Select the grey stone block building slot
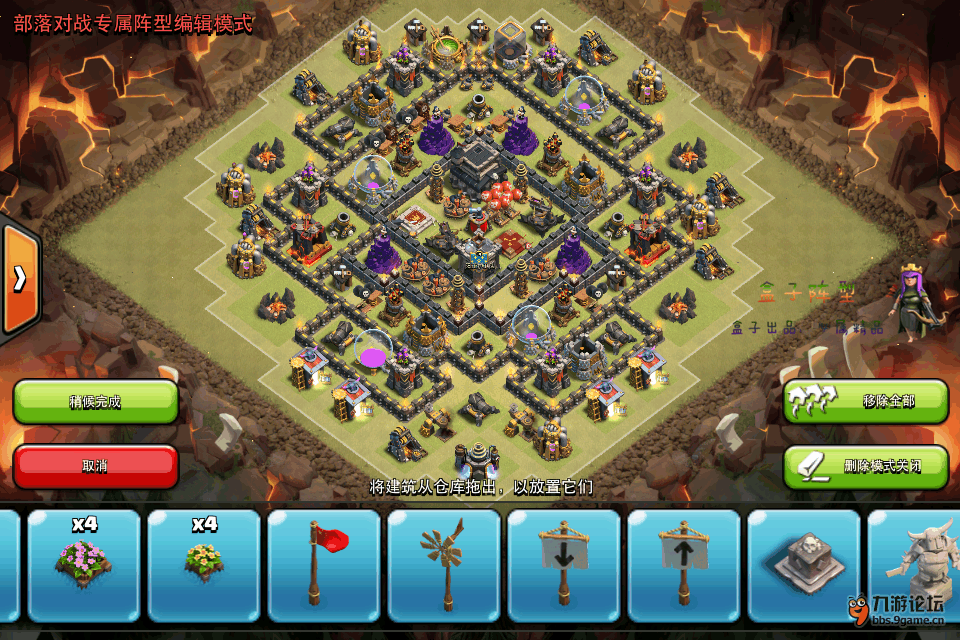Image resolution: width=960 pixels, height=640 pixels. [804, 565]
